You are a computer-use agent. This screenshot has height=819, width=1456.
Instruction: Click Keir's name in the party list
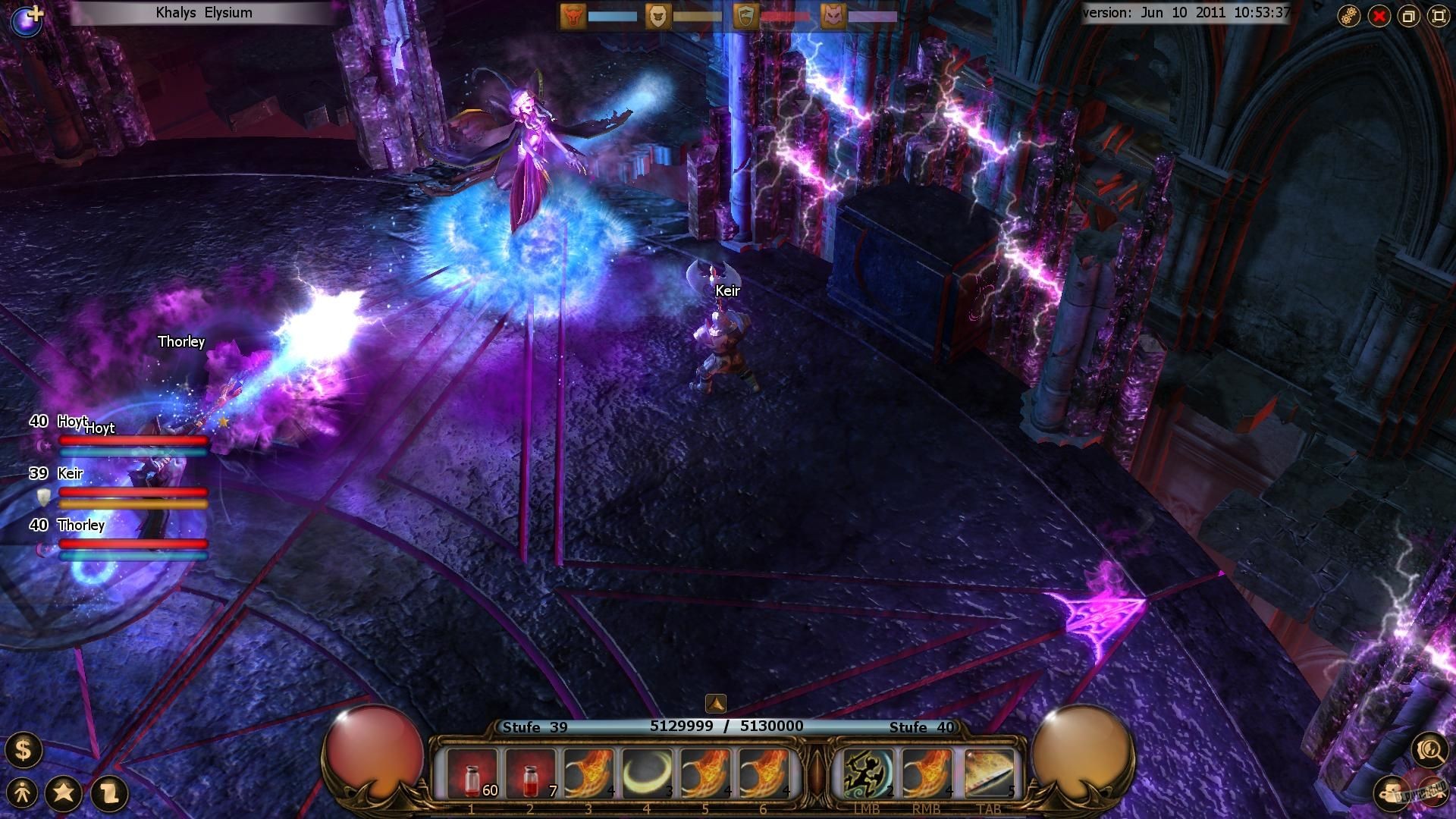pos(69,473)
